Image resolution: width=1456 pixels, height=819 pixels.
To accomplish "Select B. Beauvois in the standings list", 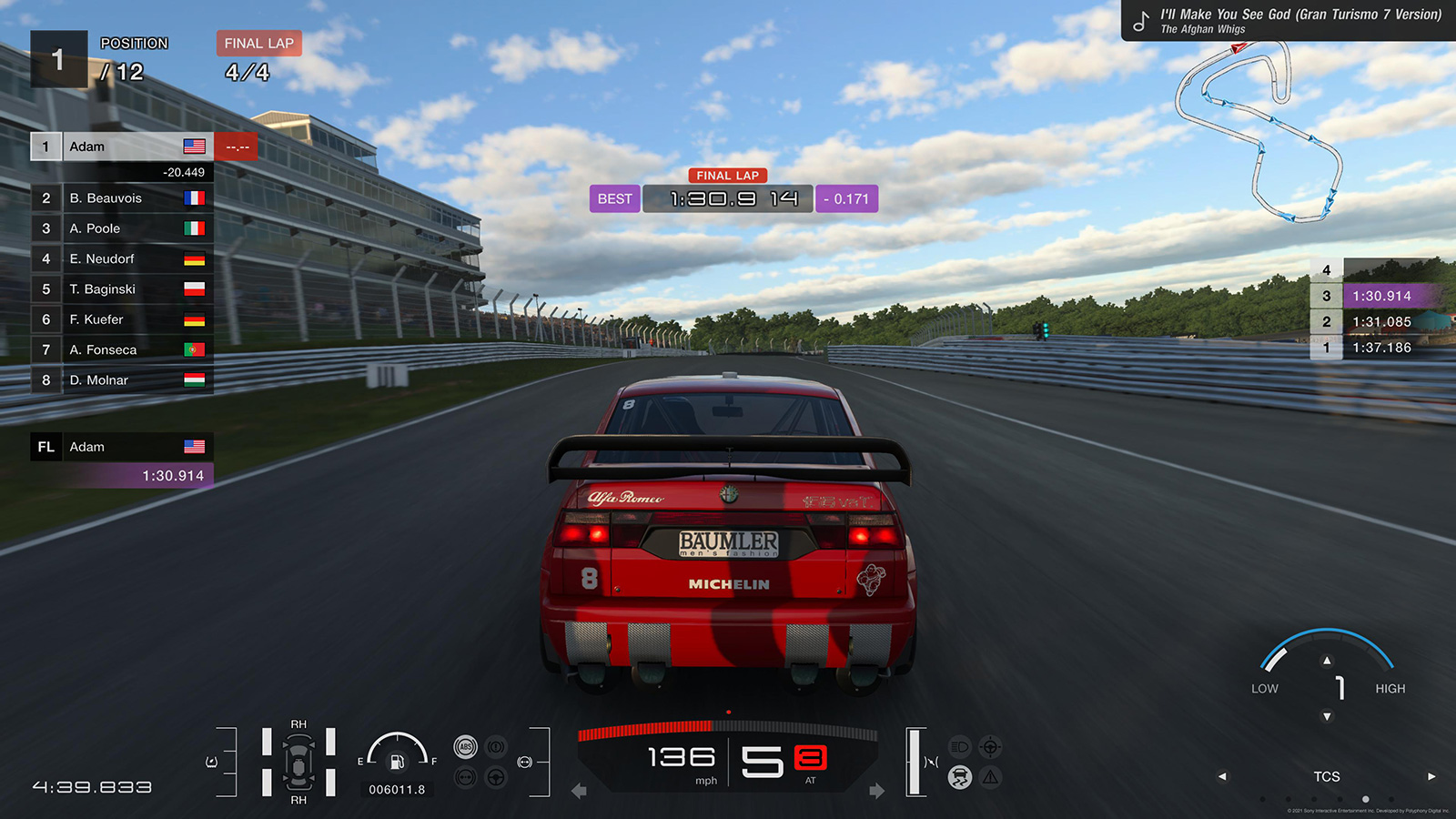I will [122, 198].
